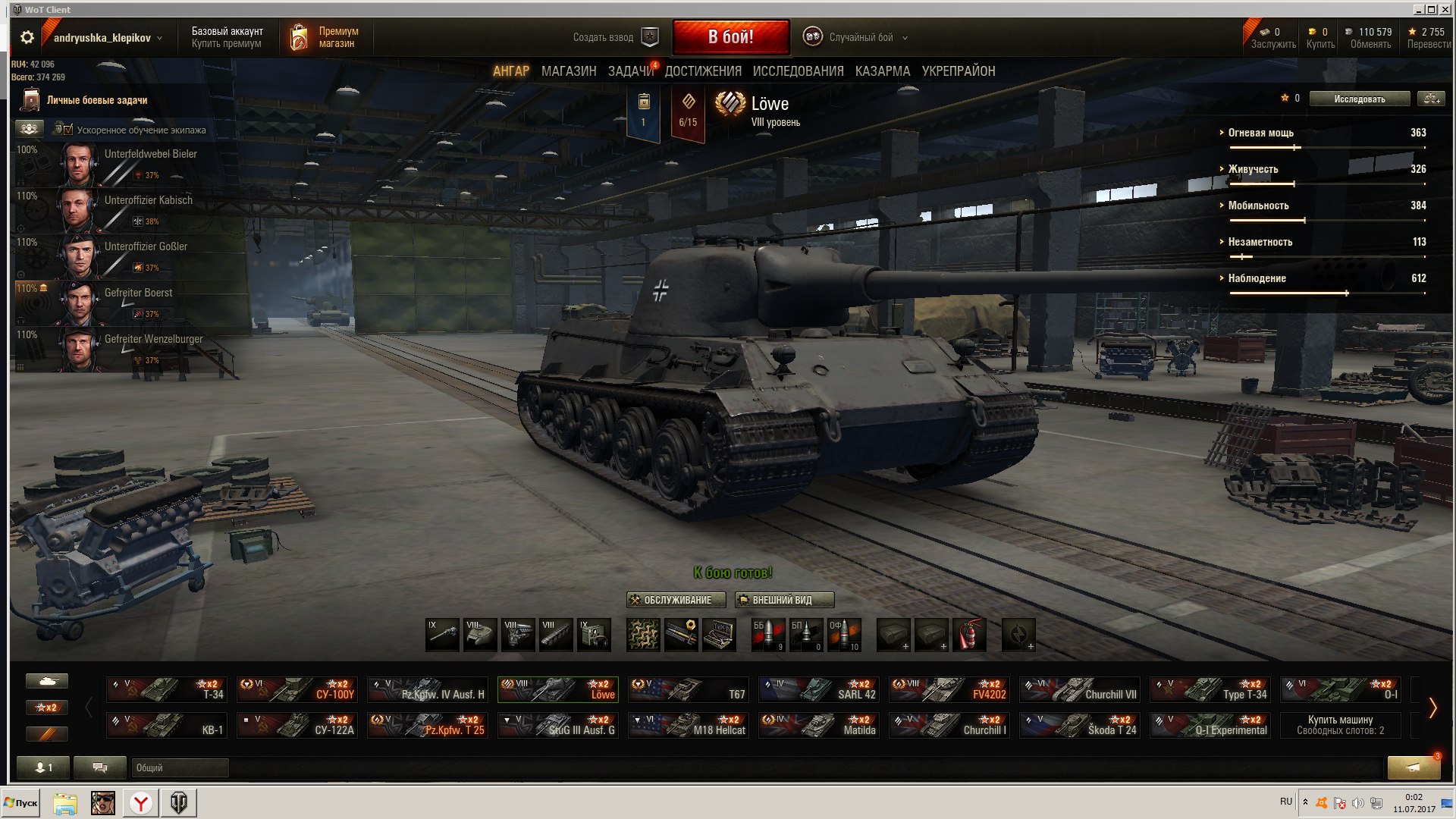The width and height of the screenshot is (1456, 819).
Task: Close the WoT Client window
Action: (1445, 9)
